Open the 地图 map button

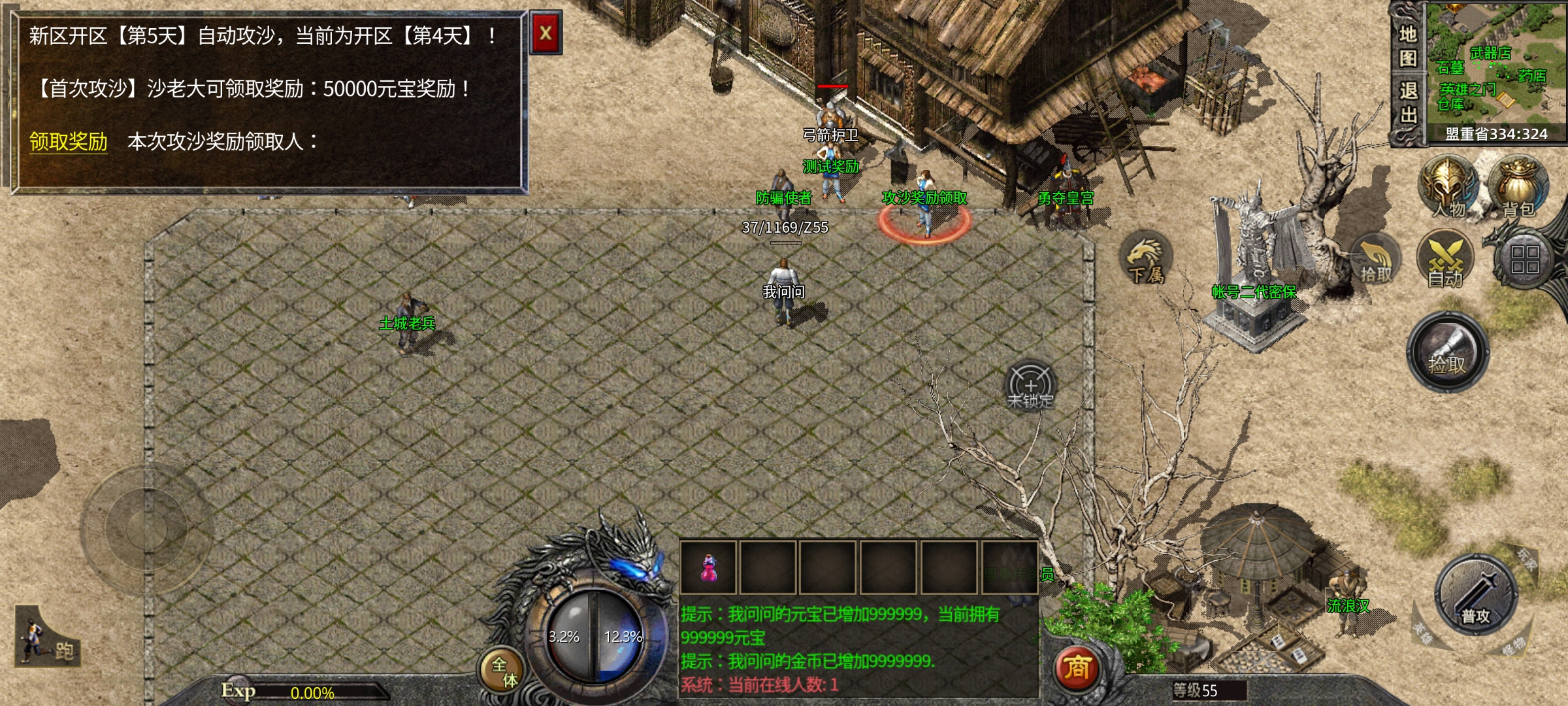point(1408,46)
